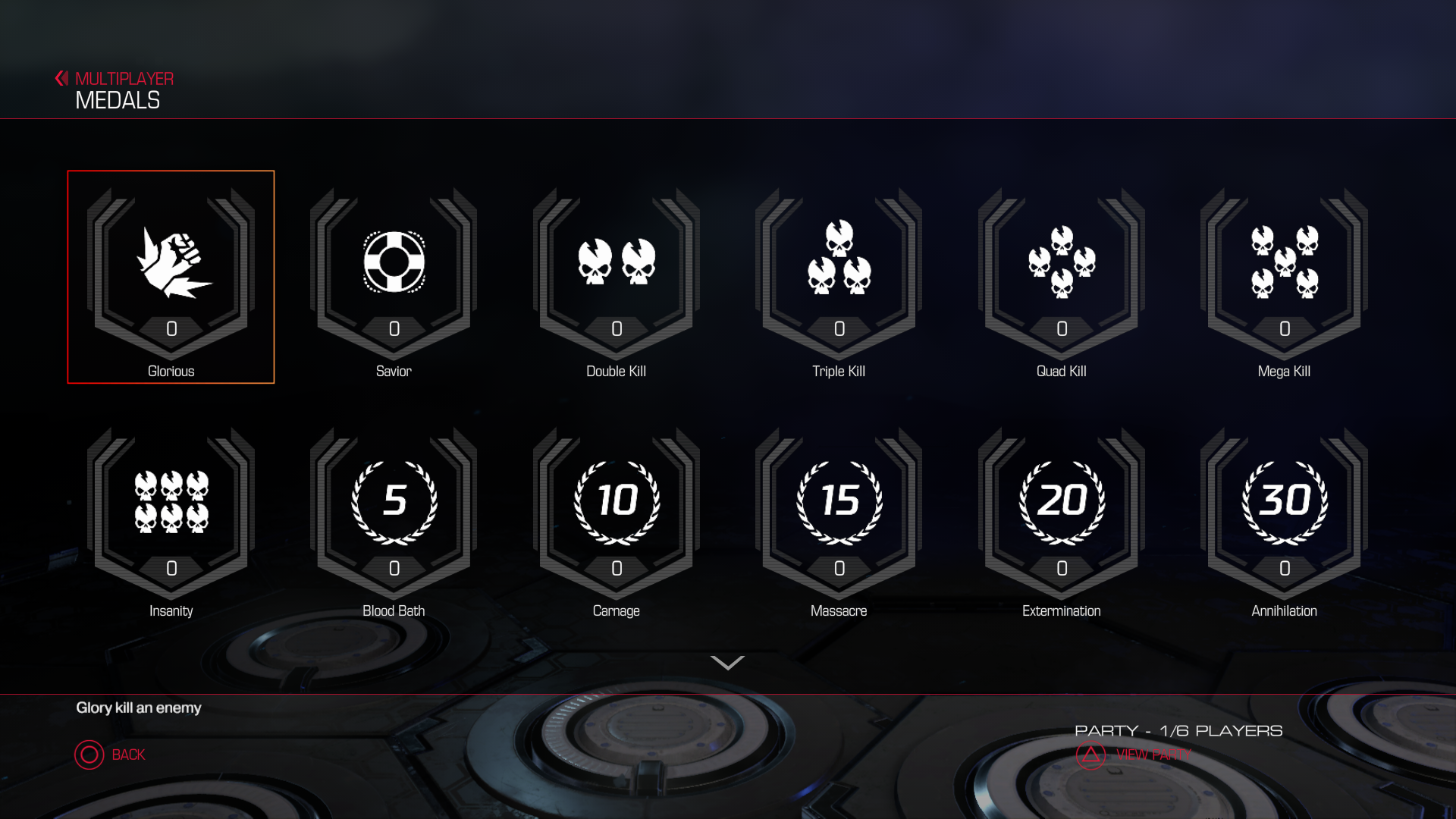Select the Mega Kill medal

(x=1284, y=277)
